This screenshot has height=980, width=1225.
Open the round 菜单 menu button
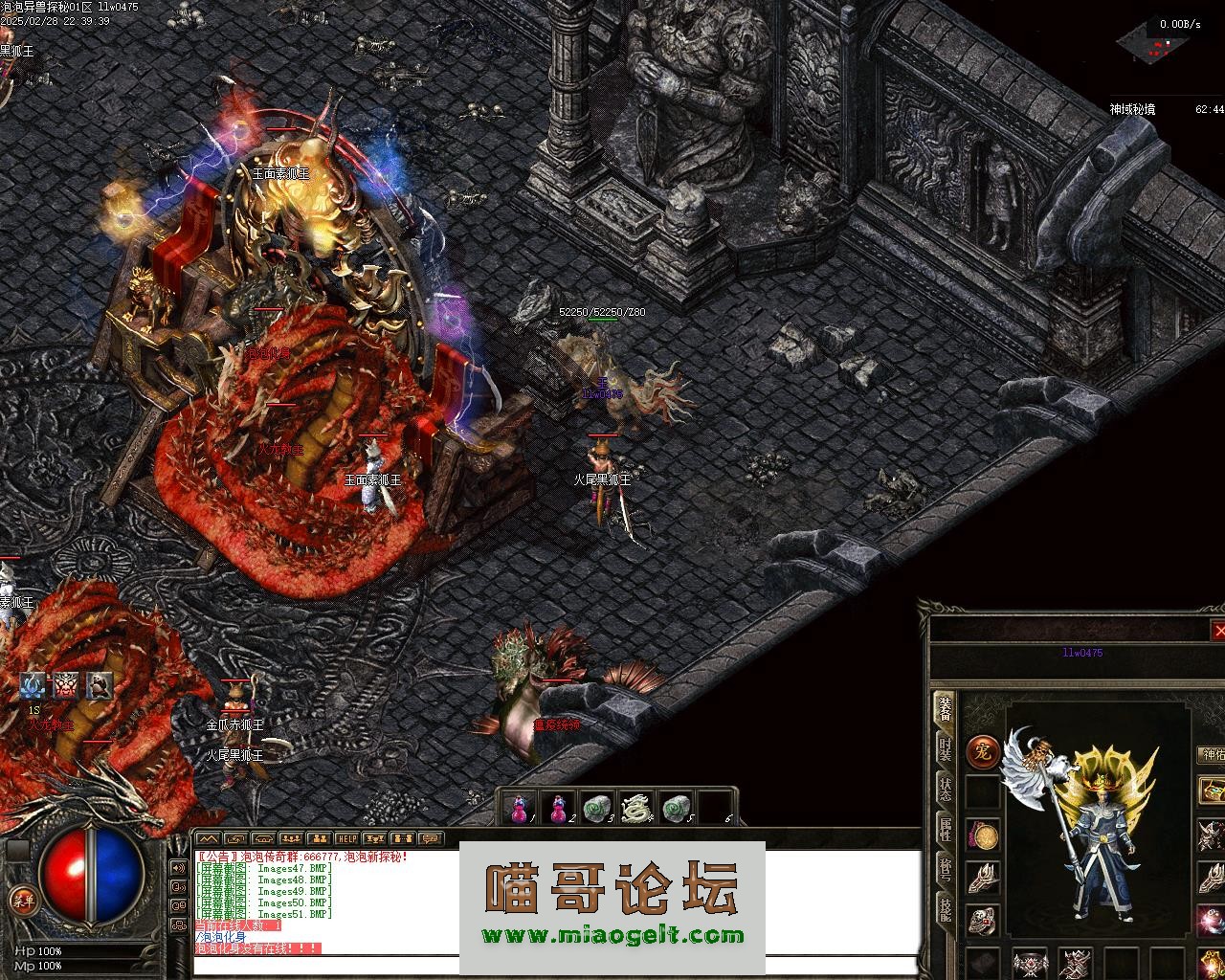point(21,899)
